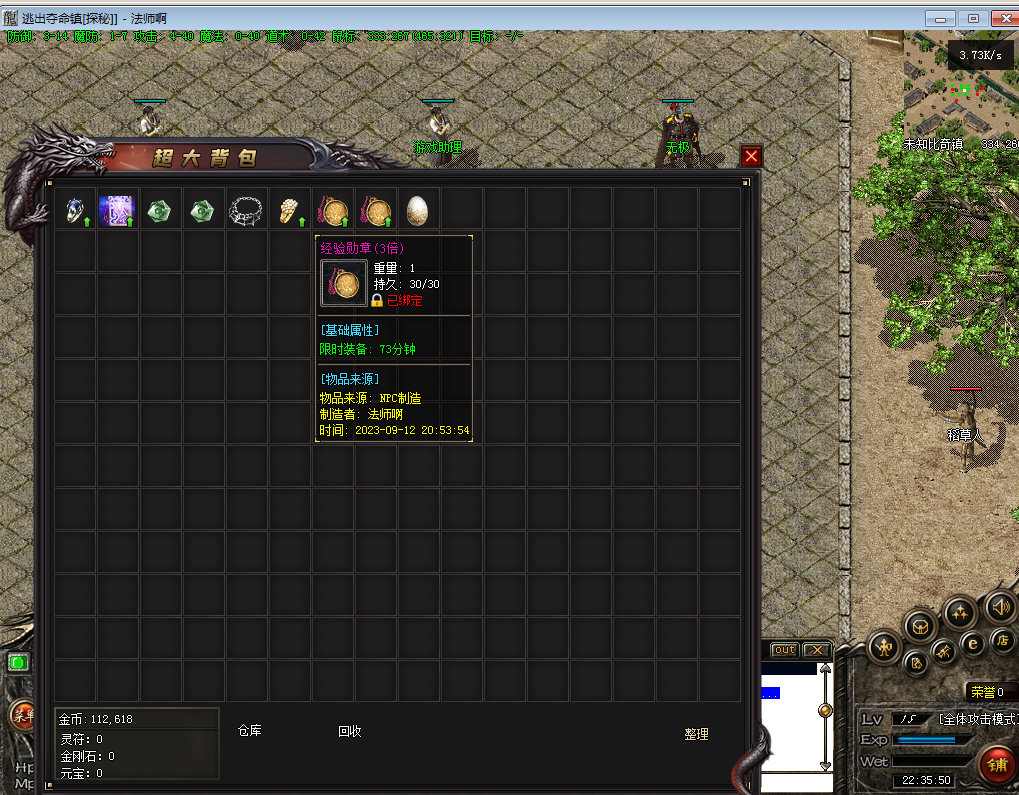1019x795 pixels.
Task: Minimize the game window
Action: (x=940, y=18)
